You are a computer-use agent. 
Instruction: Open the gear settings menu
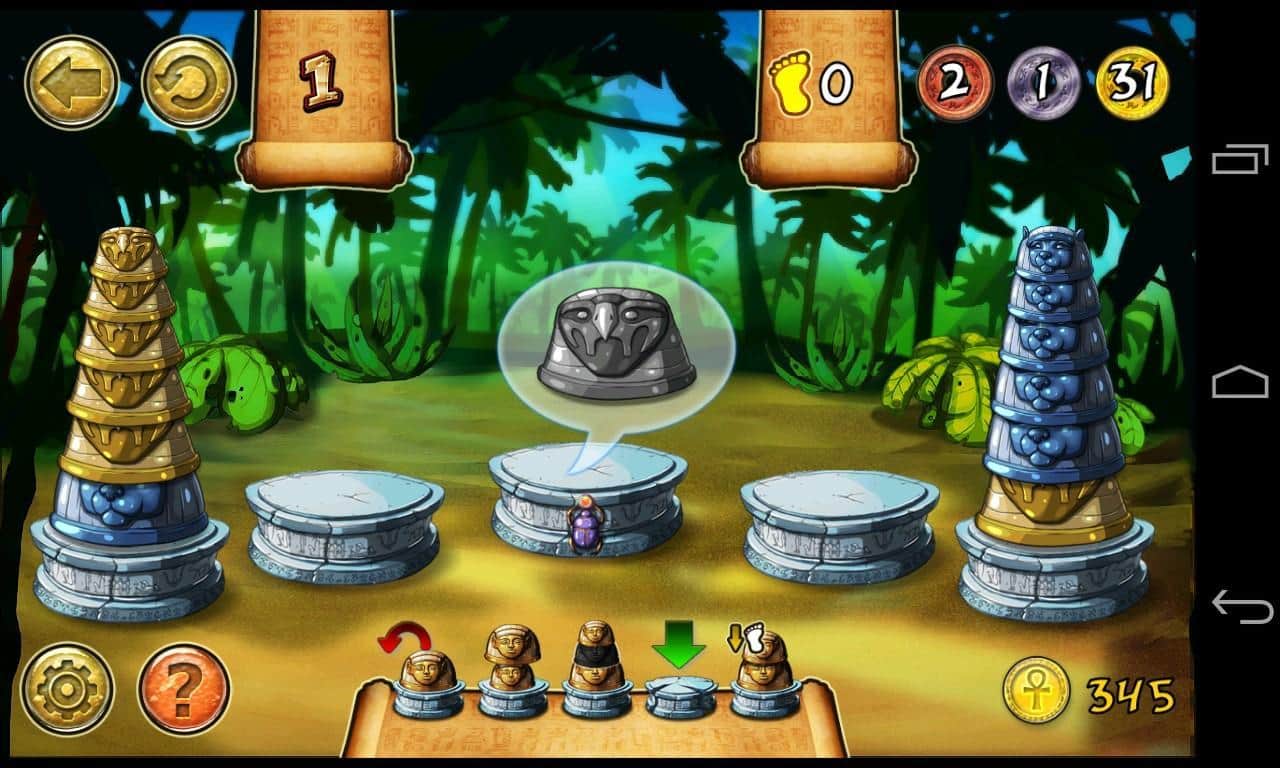[x=67, y=689]
